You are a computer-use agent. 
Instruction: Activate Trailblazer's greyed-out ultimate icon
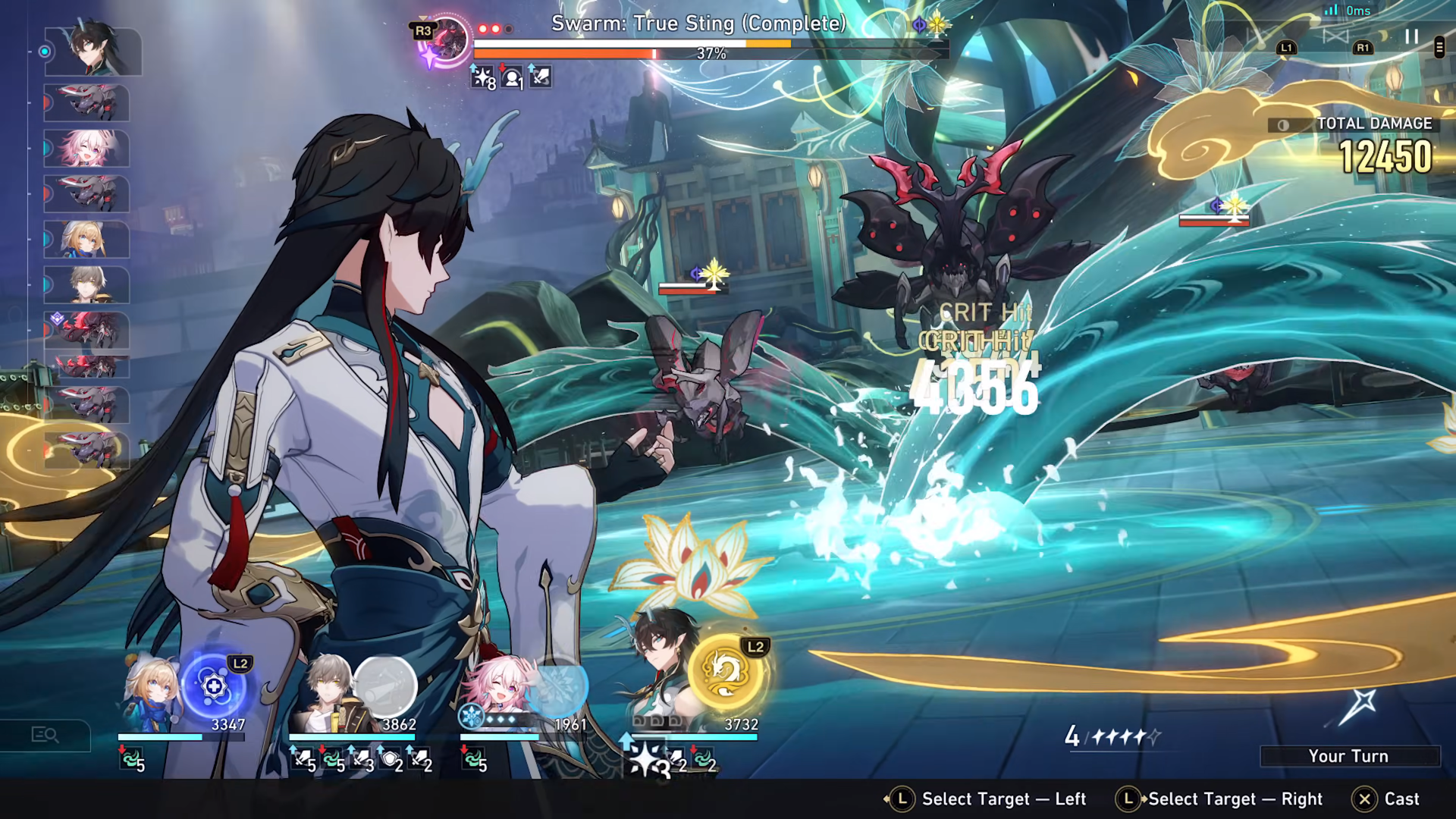click(x=385, y=686)
